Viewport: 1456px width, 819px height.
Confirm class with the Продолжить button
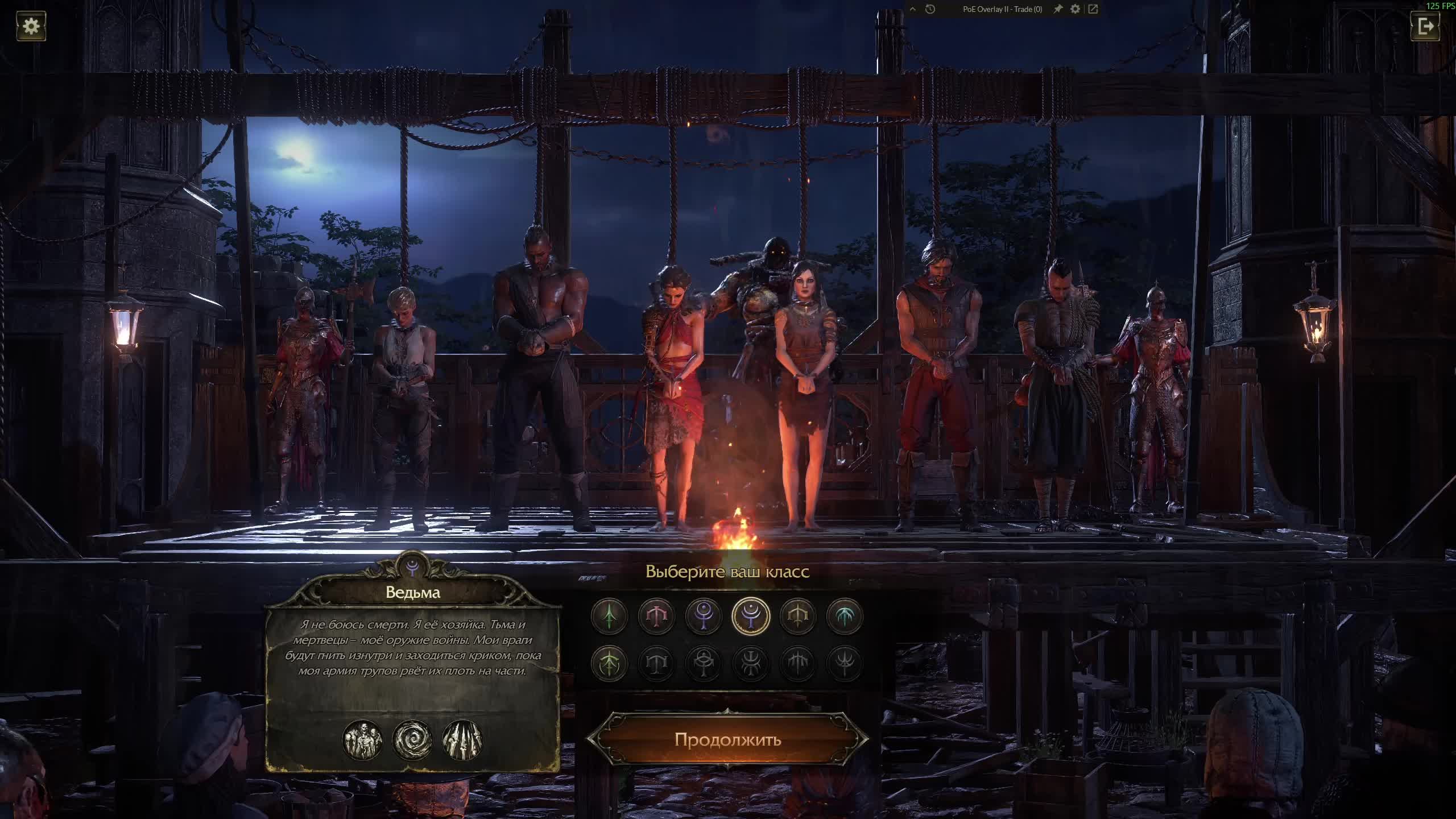coord(727,739)
